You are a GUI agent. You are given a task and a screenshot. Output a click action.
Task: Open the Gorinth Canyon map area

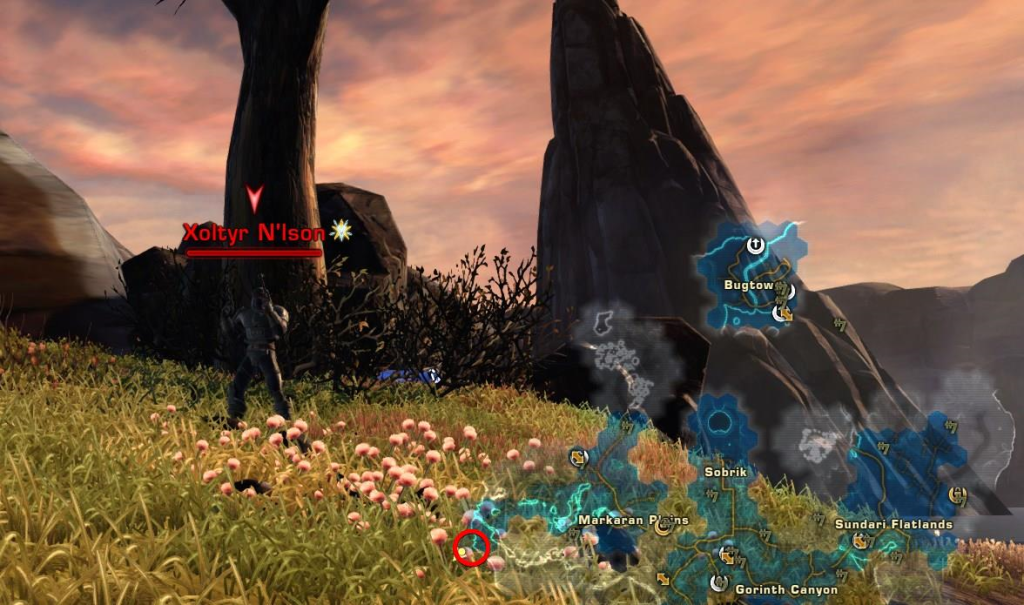pos(786,590)
